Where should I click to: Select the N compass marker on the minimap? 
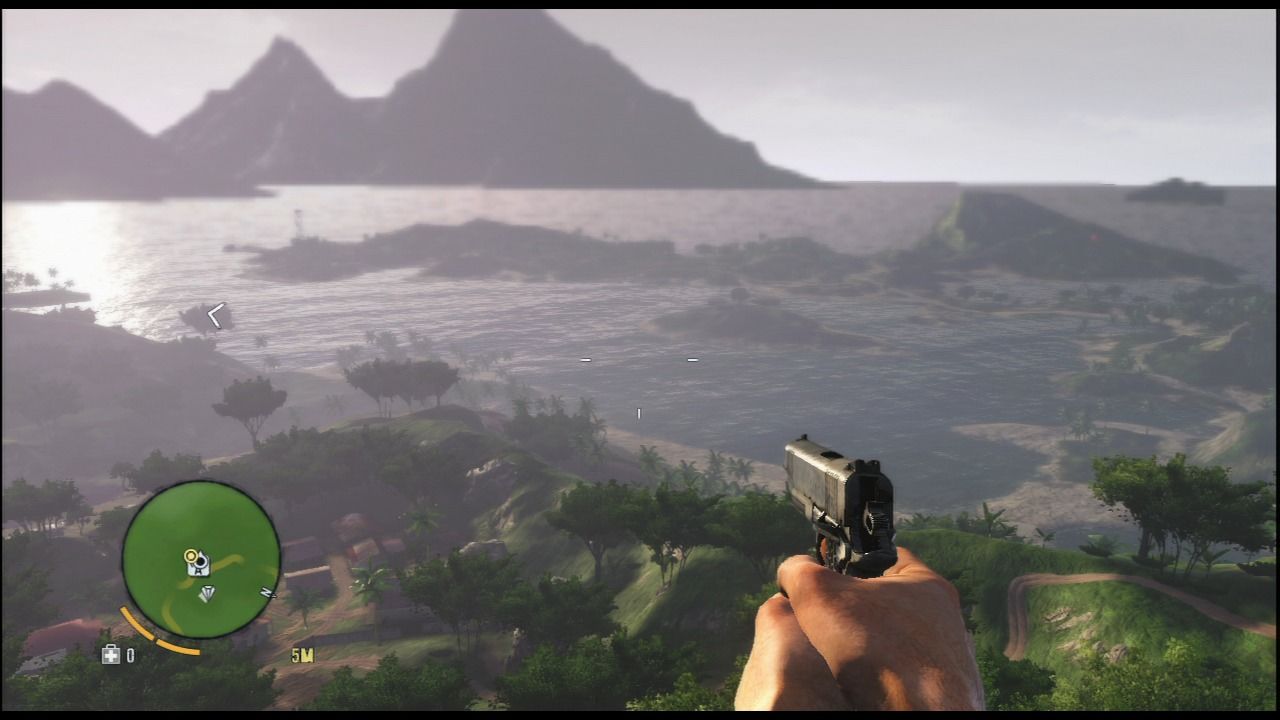(264, 591)
